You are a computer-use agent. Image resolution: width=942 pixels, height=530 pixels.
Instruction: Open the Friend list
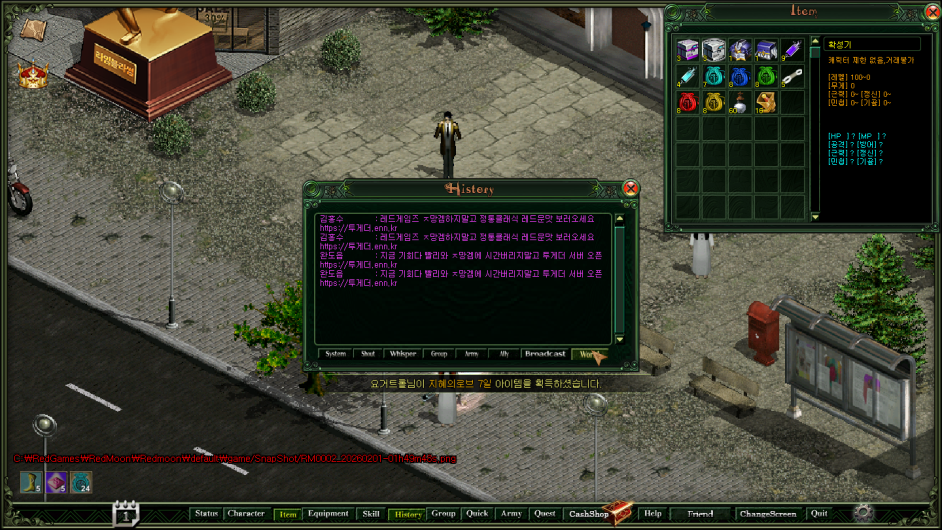click(x=700, y=514)
